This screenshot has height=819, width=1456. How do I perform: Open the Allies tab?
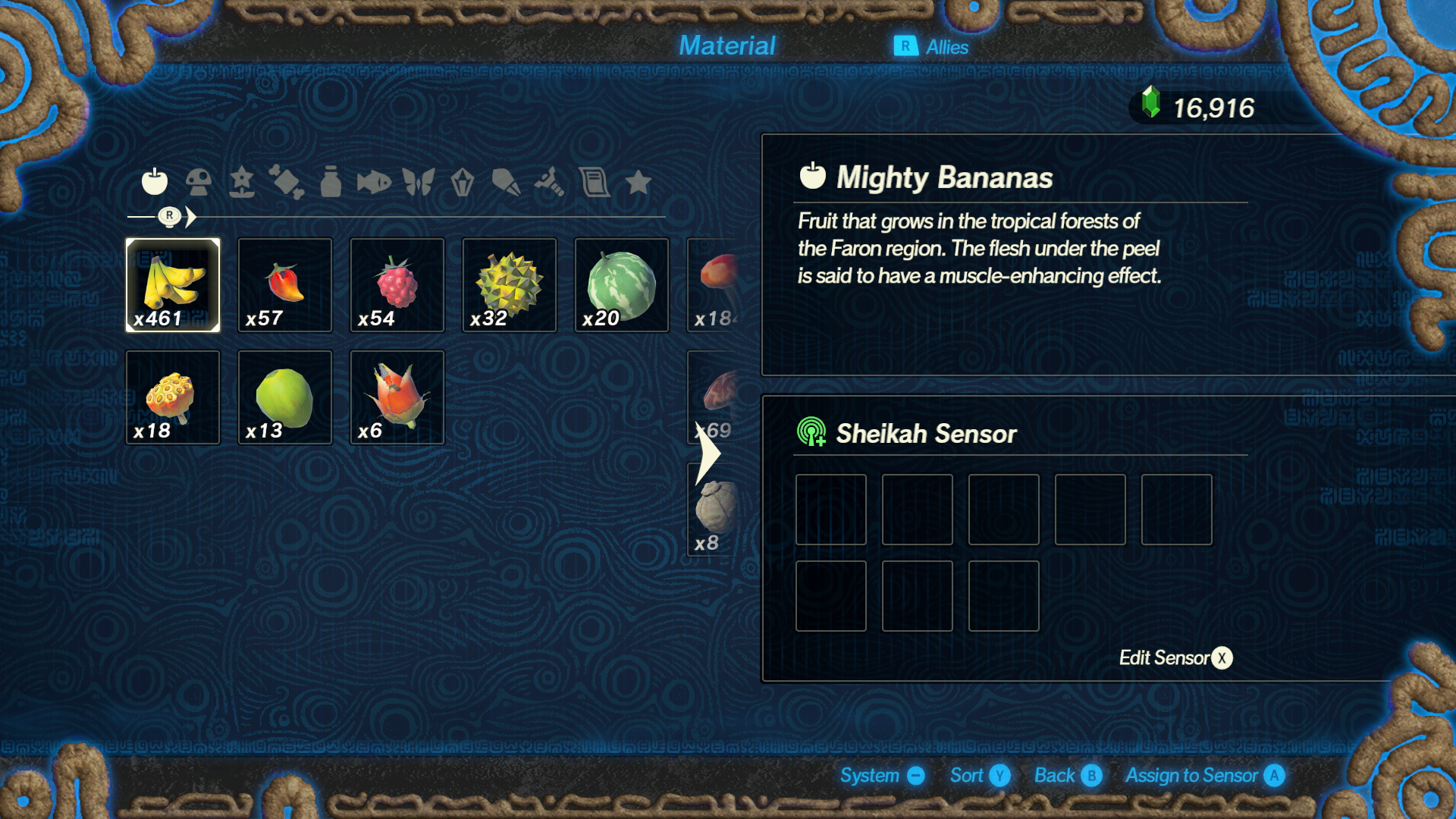coord(931,47)
